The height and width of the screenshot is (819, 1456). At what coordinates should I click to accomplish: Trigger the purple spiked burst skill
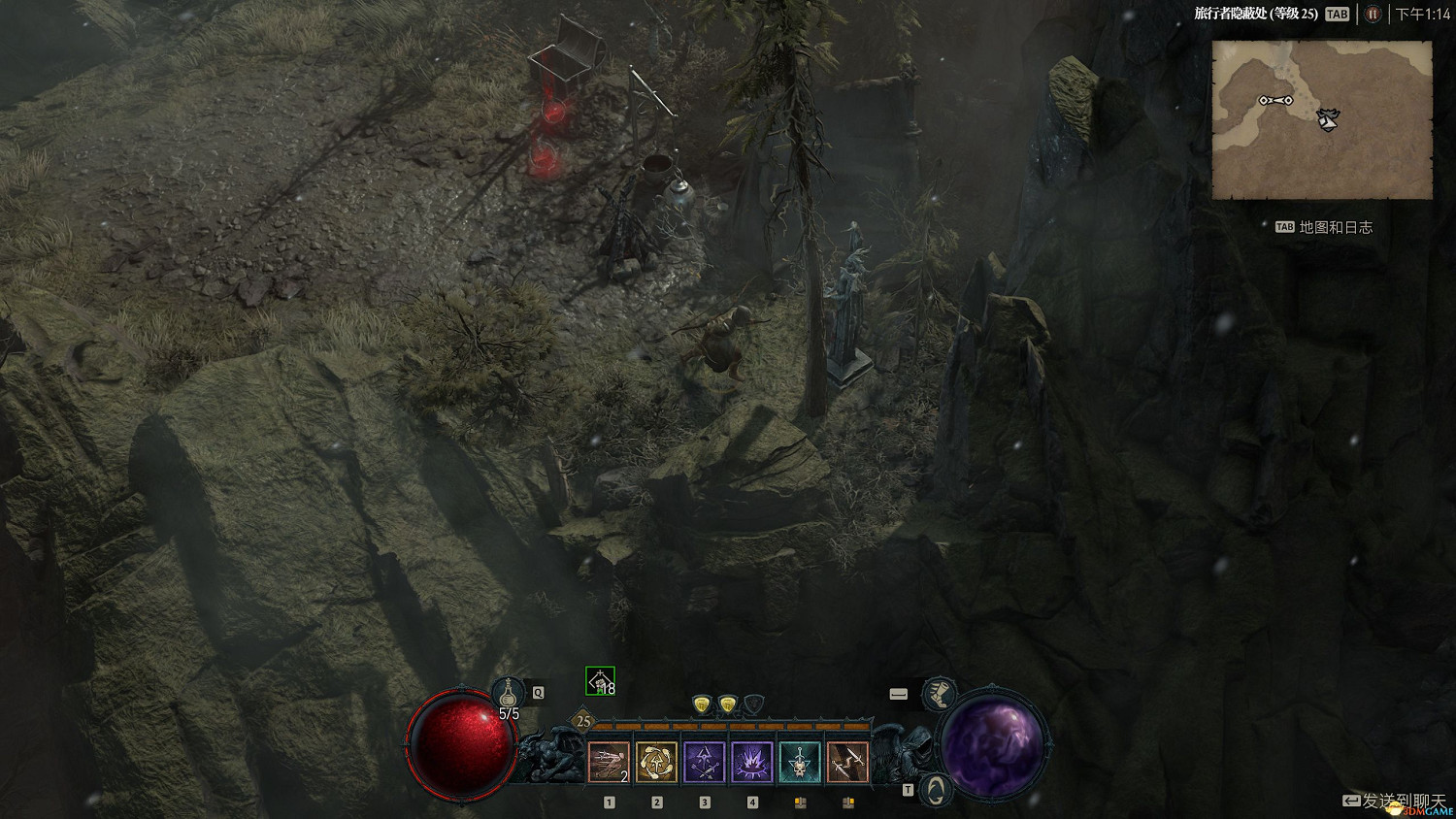(x=751, y=763)
